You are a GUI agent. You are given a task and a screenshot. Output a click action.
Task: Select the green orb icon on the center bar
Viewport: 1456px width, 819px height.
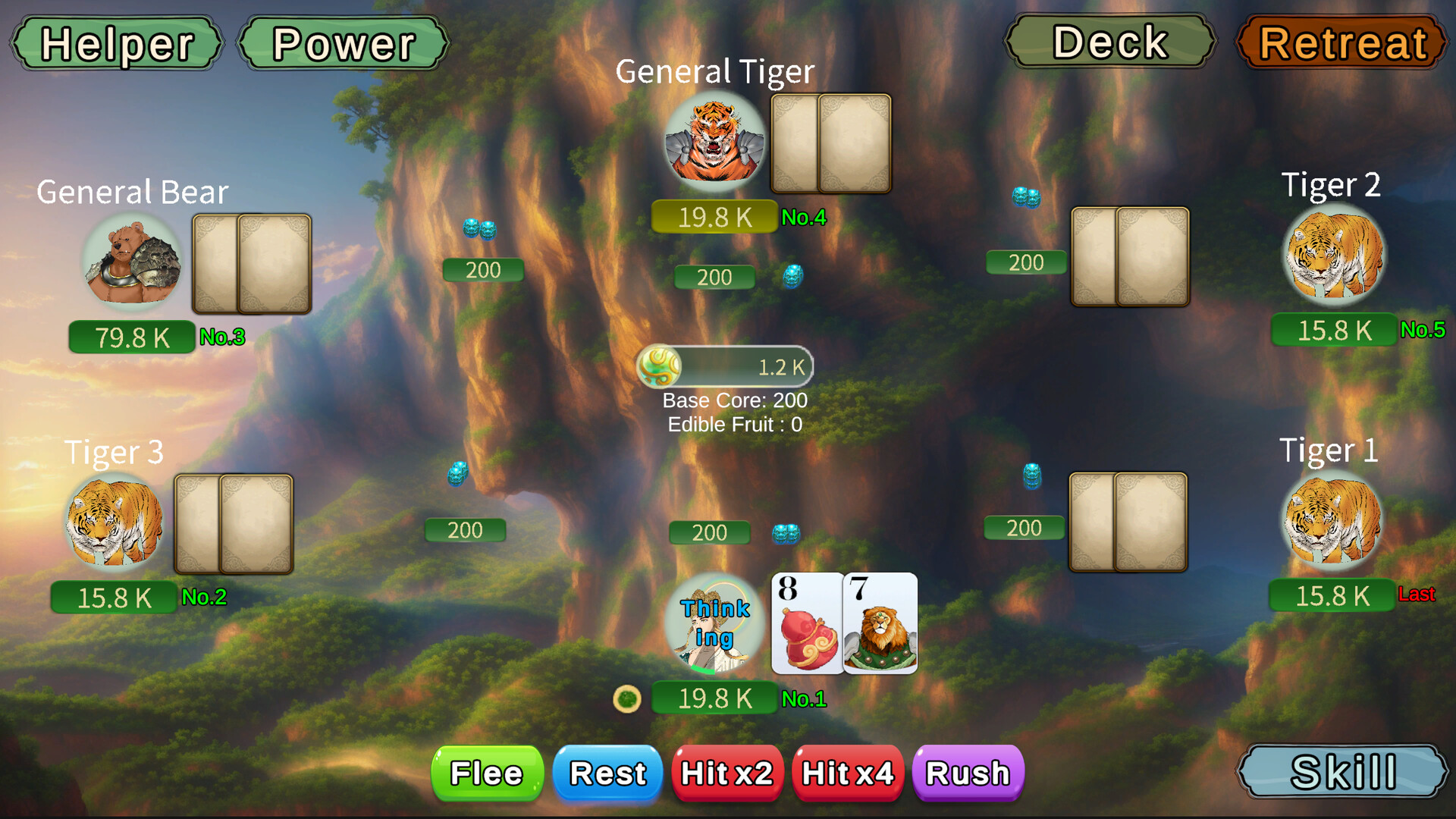pos(659,366)
